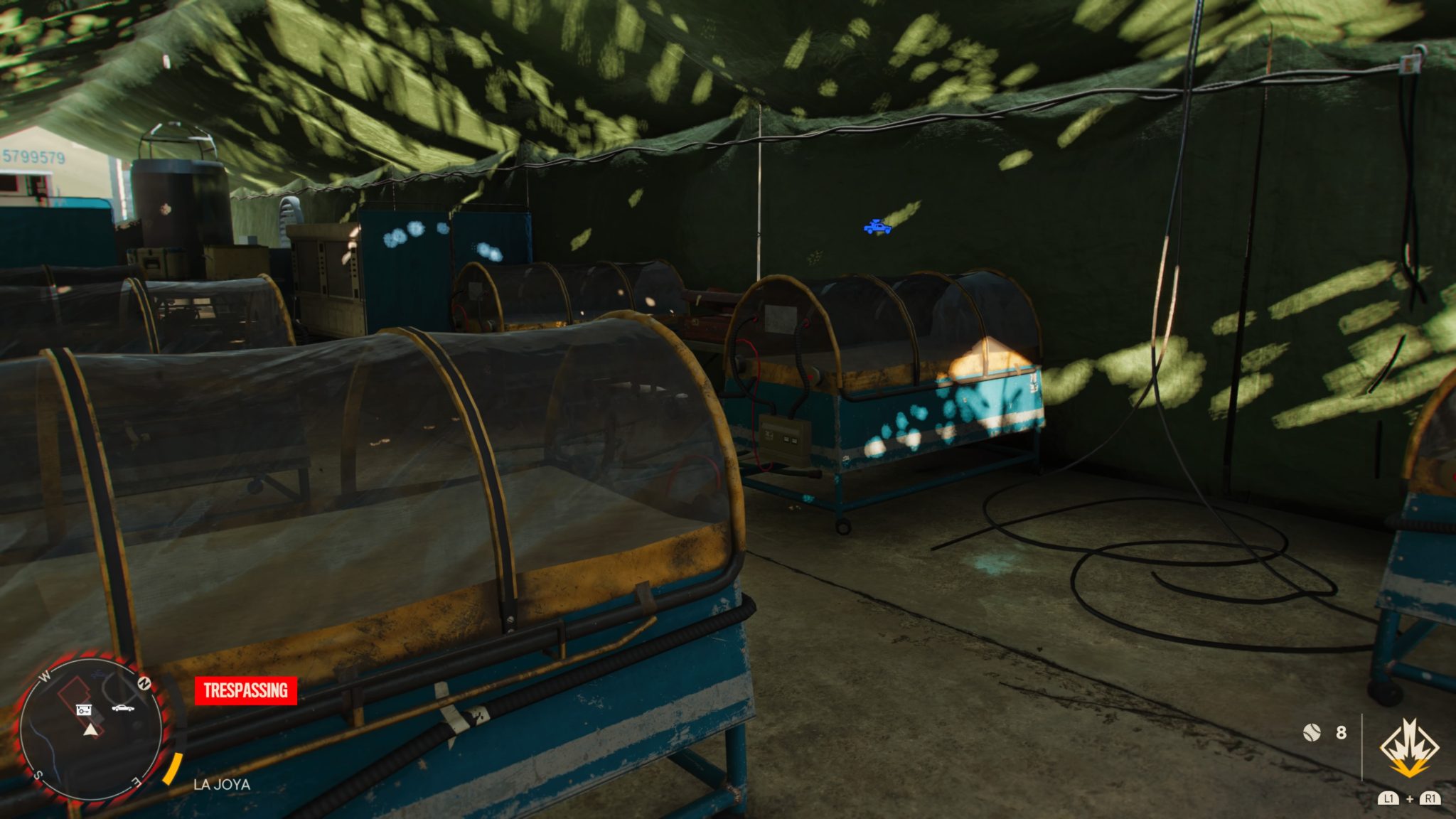Click the yellow progress arc on the minimap
1456x819 pixels.
(x=172, y=769)
